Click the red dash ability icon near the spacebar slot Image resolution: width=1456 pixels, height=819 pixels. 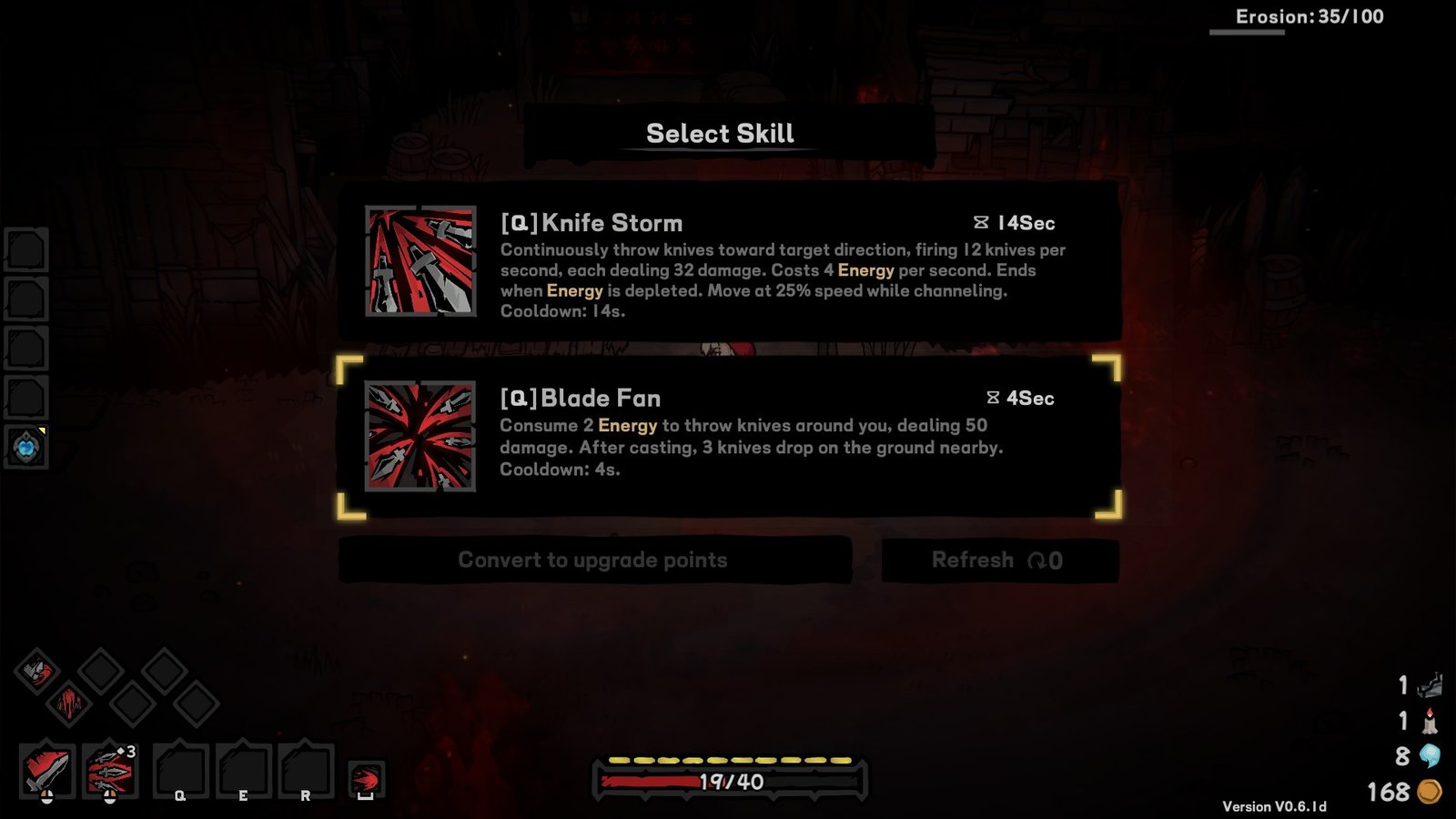[368, 775]
